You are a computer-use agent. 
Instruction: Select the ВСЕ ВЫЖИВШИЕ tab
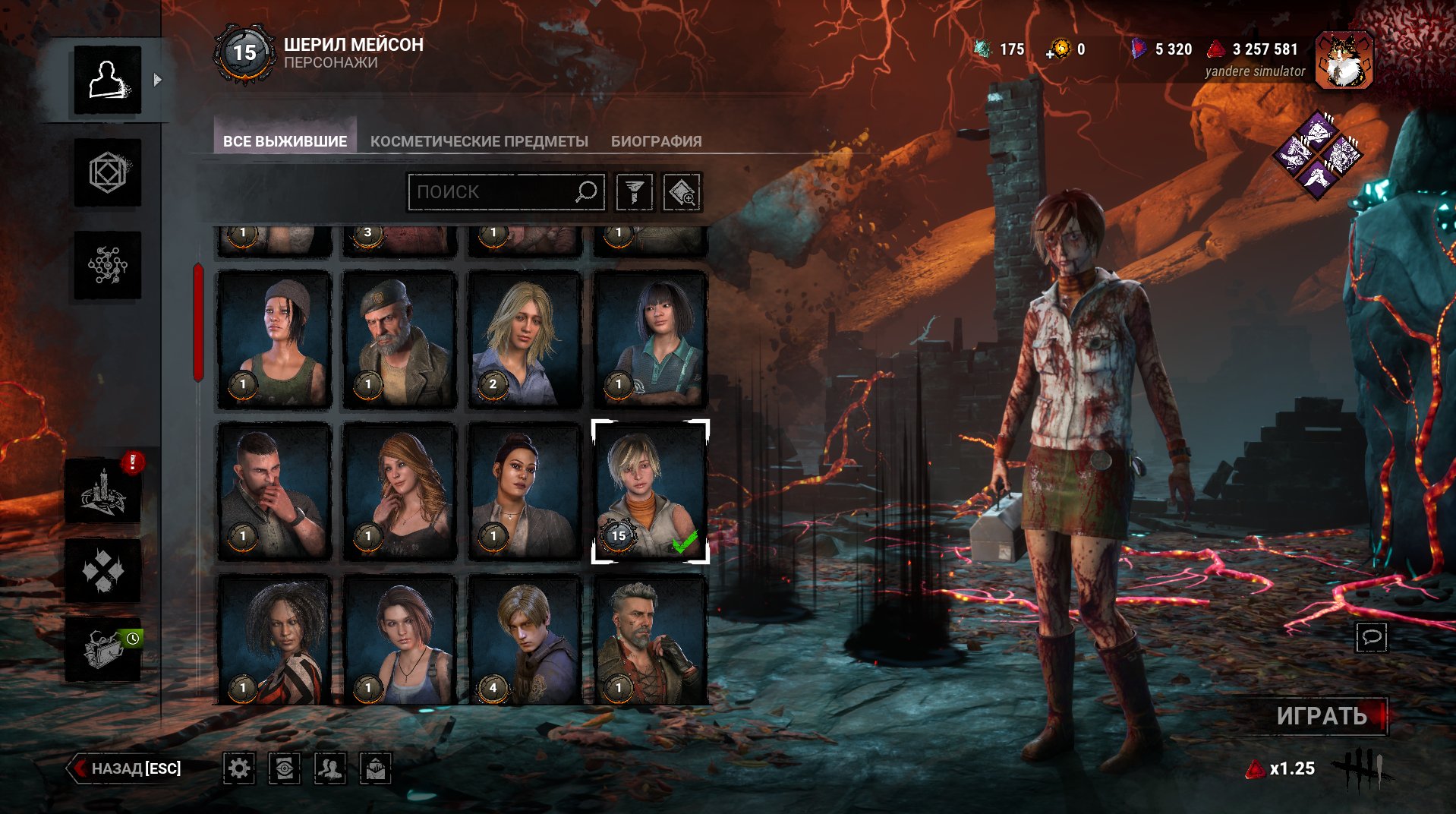285,141
